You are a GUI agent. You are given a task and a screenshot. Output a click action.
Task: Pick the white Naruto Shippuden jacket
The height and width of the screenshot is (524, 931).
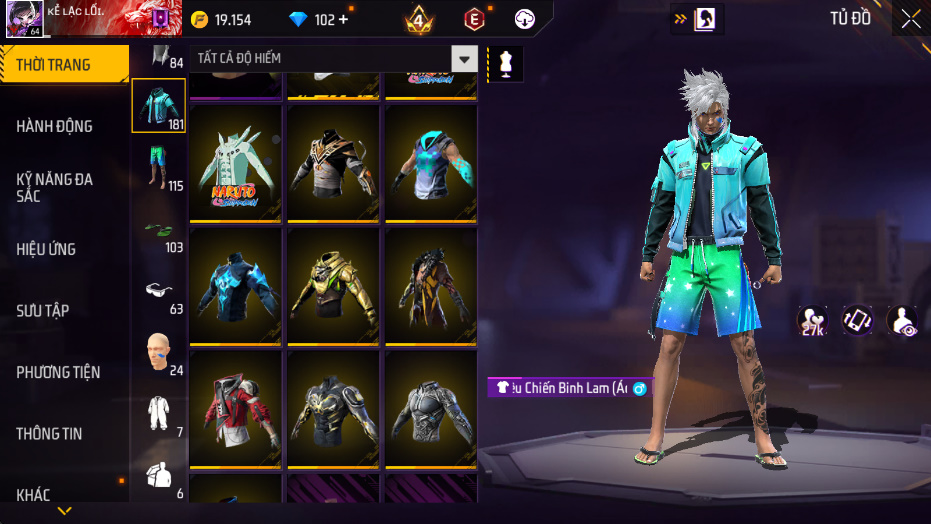point(236,162)
